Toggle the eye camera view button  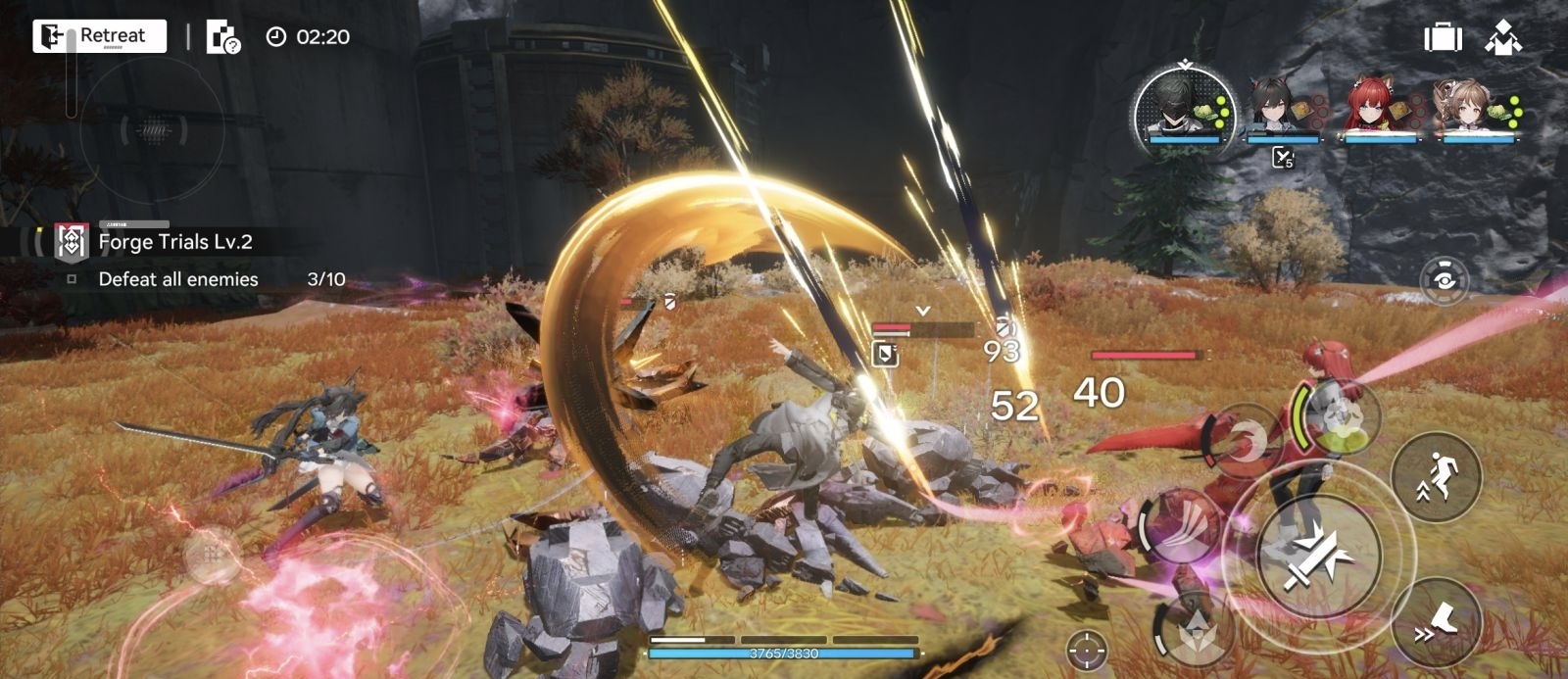[x=1443, y=280]
